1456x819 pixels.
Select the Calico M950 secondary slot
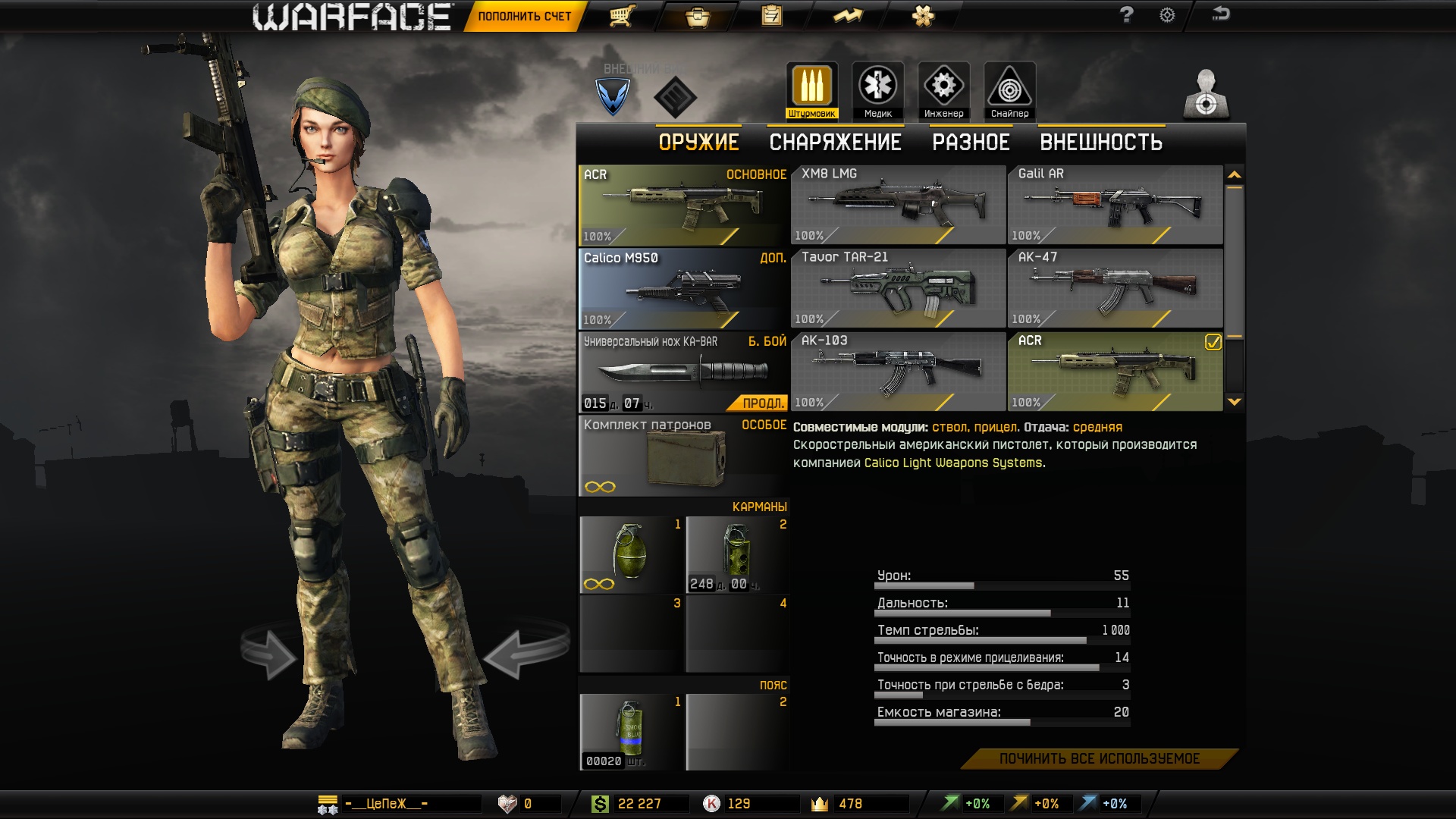[682, 289]
